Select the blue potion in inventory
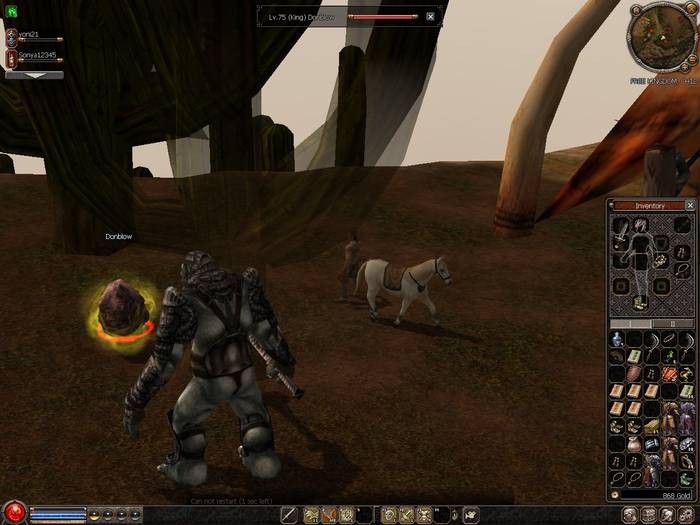Viewport: 700px width, 525px height. click(x=617, y=340)
